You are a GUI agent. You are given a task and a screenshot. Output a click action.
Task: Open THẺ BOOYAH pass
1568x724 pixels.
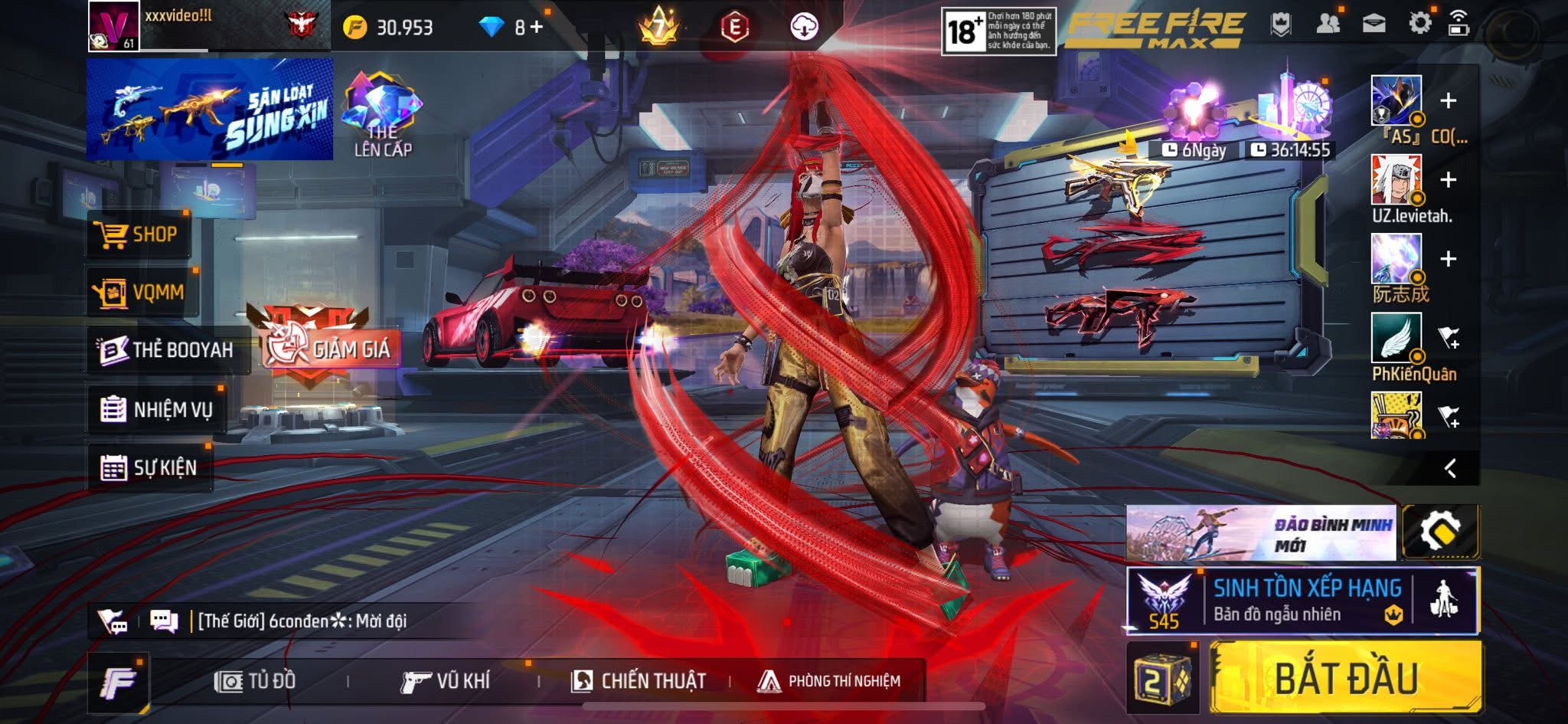point(168,350)
